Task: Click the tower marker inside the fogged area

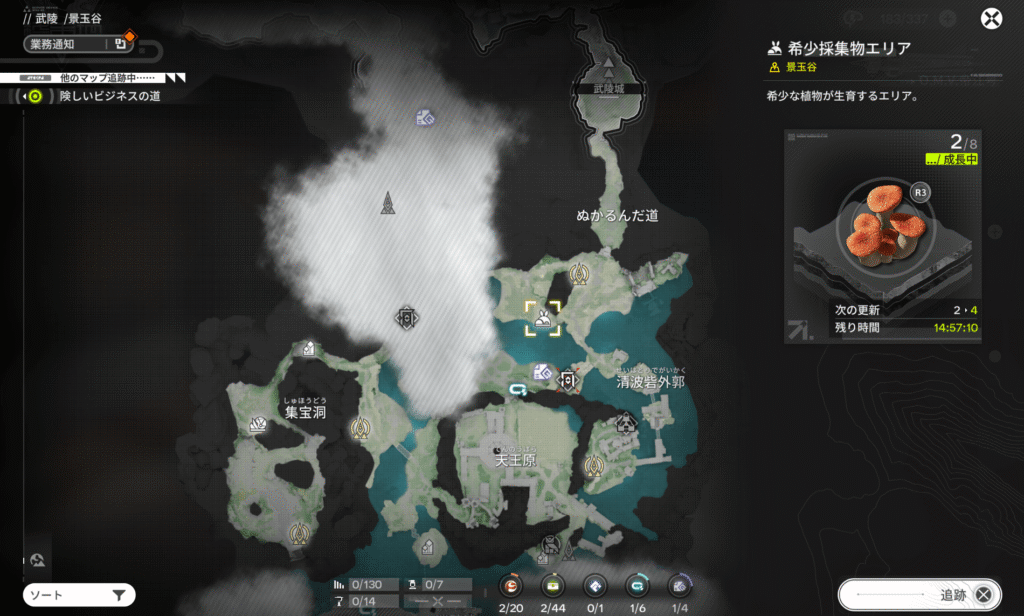Action: pyautogui.click(x=388, y=203)
